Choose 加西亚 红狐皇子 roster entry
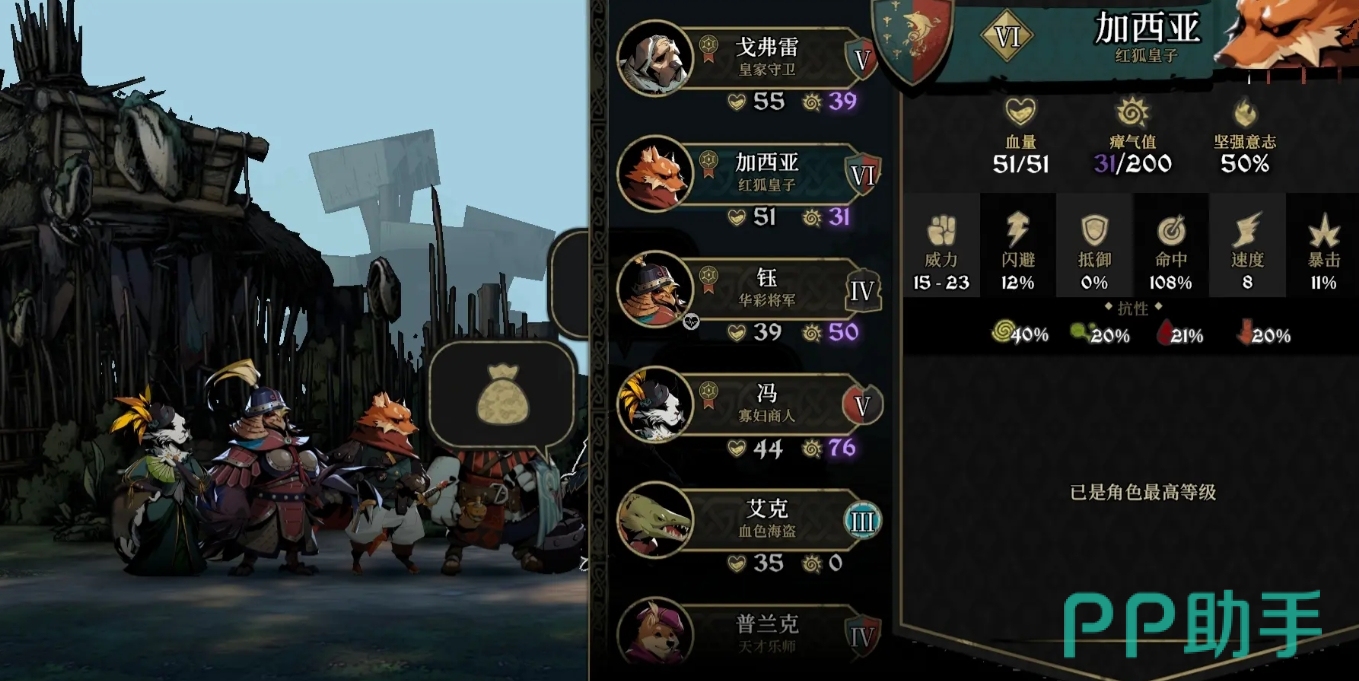 coord(767,172)
